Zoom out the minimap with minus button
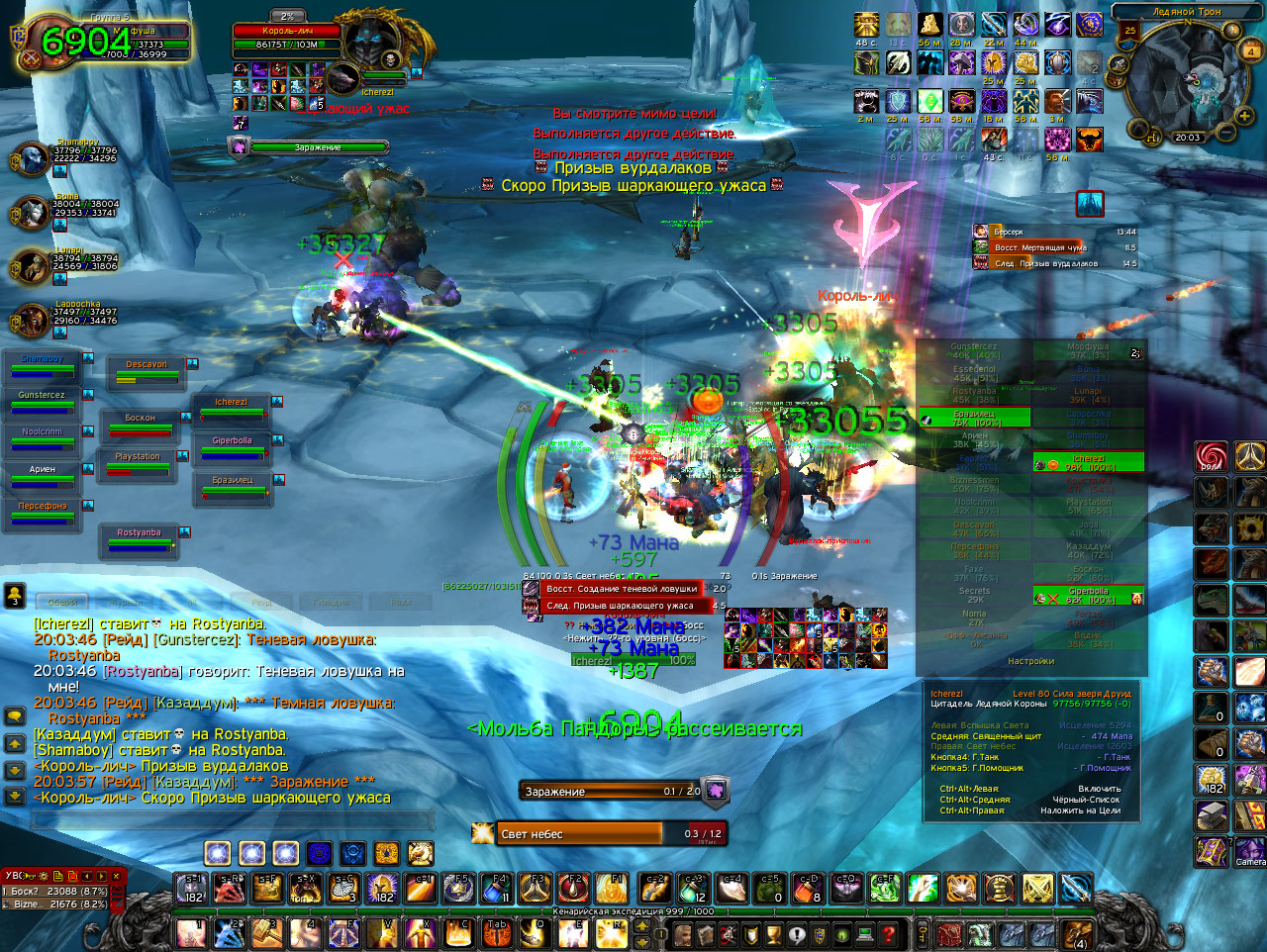The image size is (1267, 952). 1224,131
